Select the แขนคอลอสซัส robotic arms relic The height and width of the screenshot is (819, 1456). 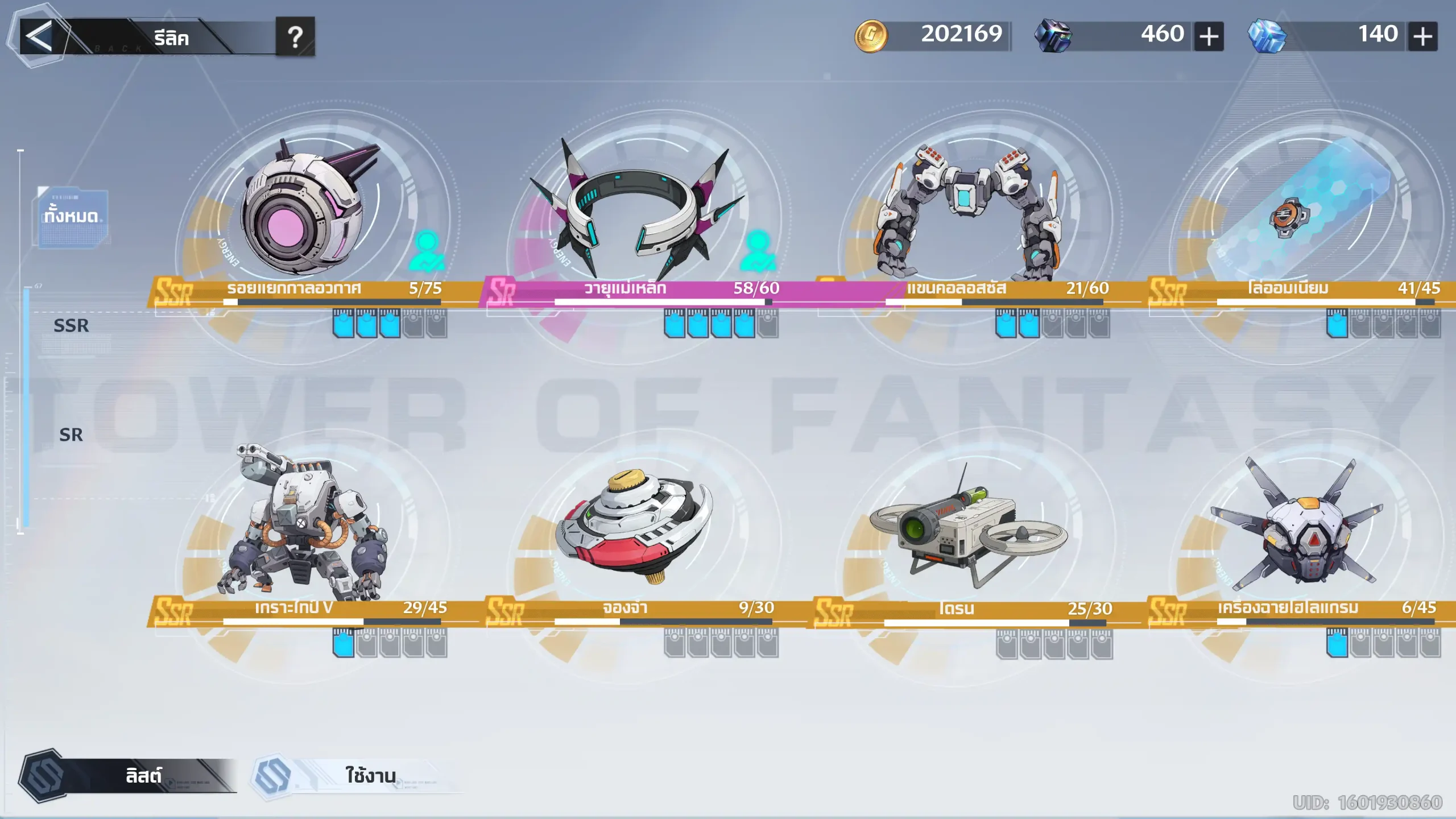[x=967, y=210]
